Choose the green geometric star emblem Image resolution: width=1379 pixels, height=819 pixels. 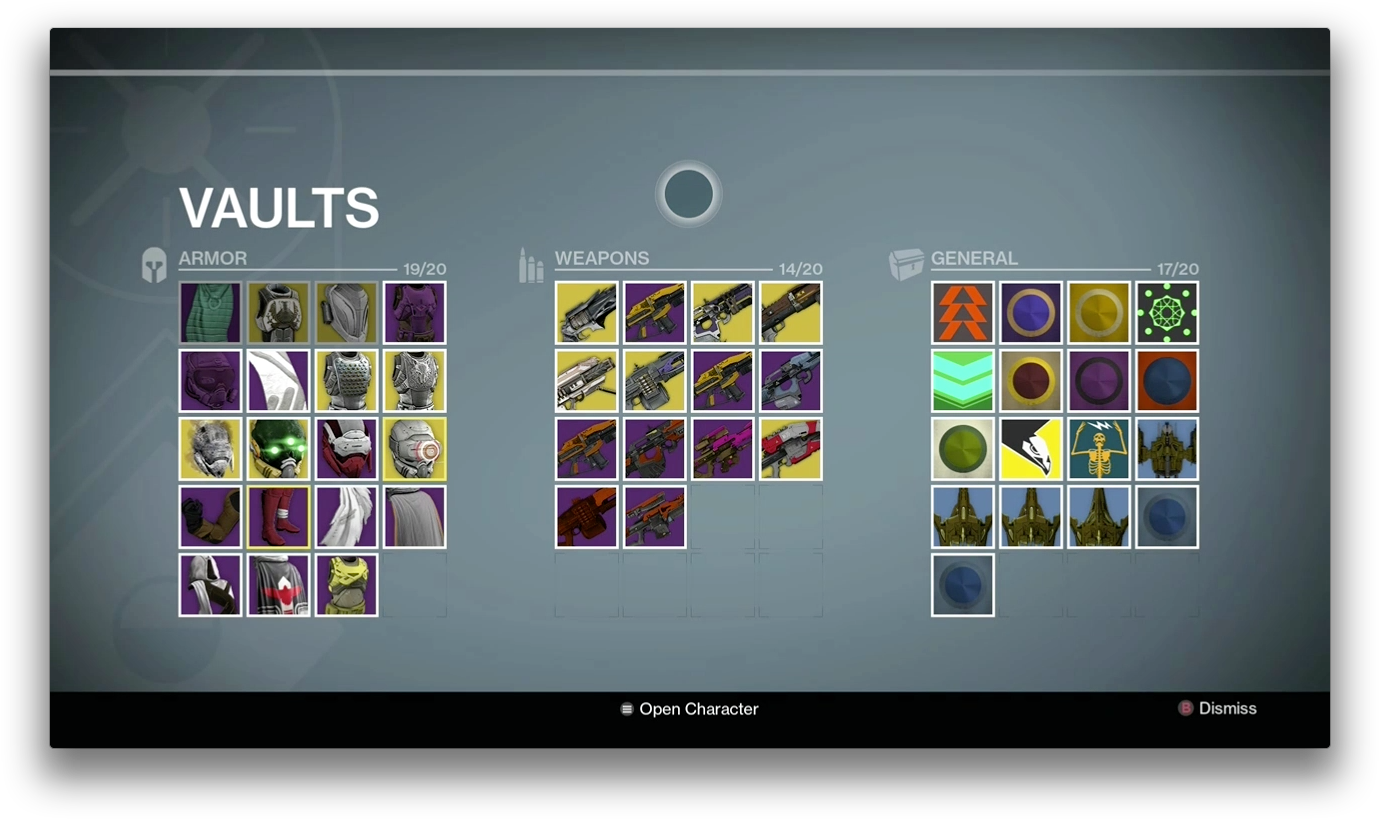pyautogui.click(x=1166, y=313)
